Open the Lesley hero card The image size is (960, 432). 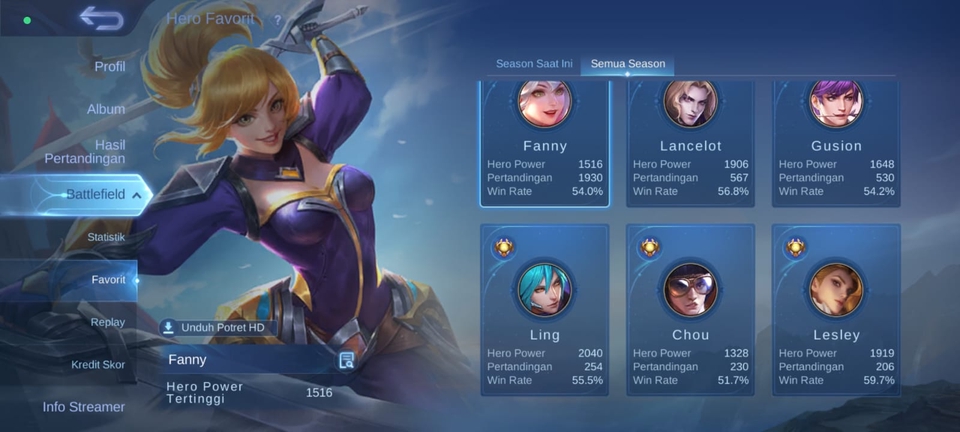[x=836, y=310]
